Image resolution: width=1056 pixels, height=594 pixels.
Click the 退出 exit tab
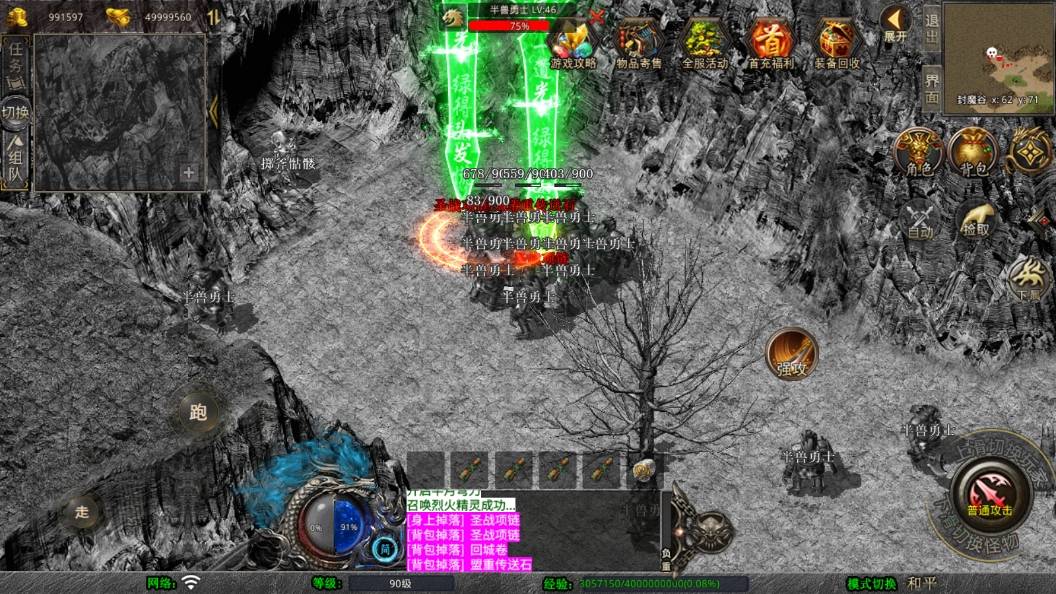point(932,30)
